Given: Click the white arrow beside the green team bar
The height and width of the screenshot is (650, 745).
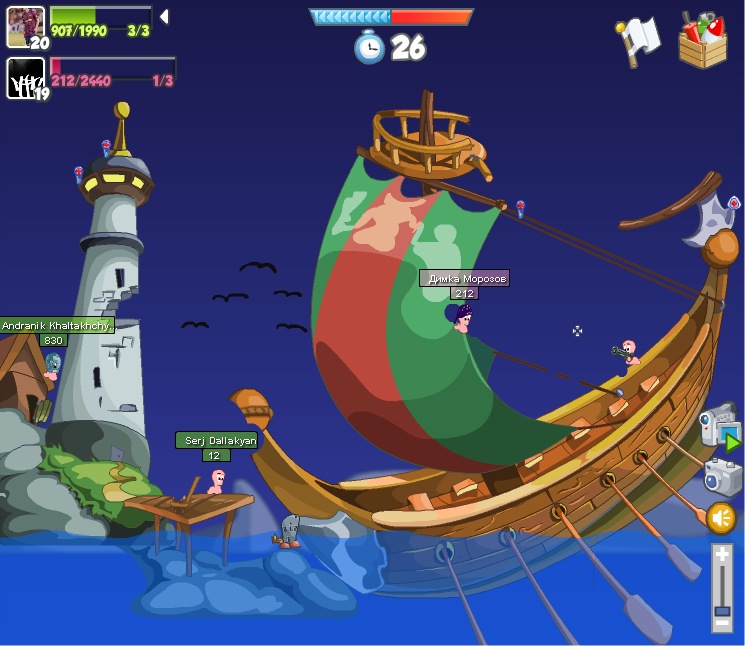Looking at the screenshot, I should click(164, 17).
